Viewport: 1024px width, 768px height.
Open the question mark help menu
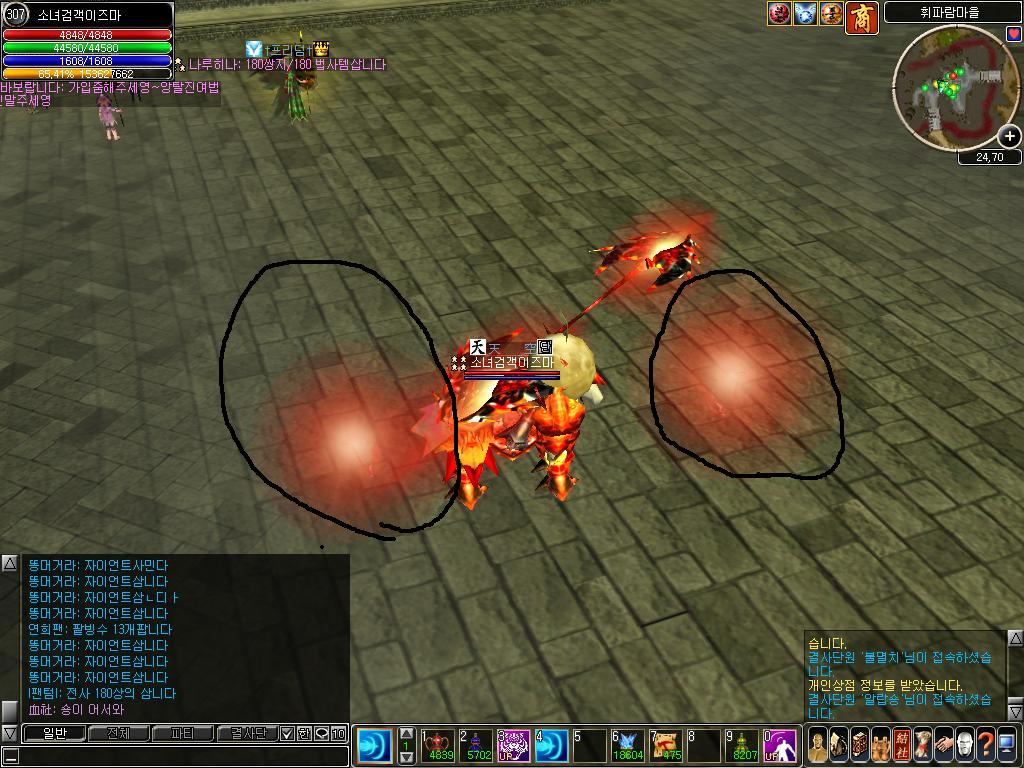pyautogui.click(x=986, y=745)
